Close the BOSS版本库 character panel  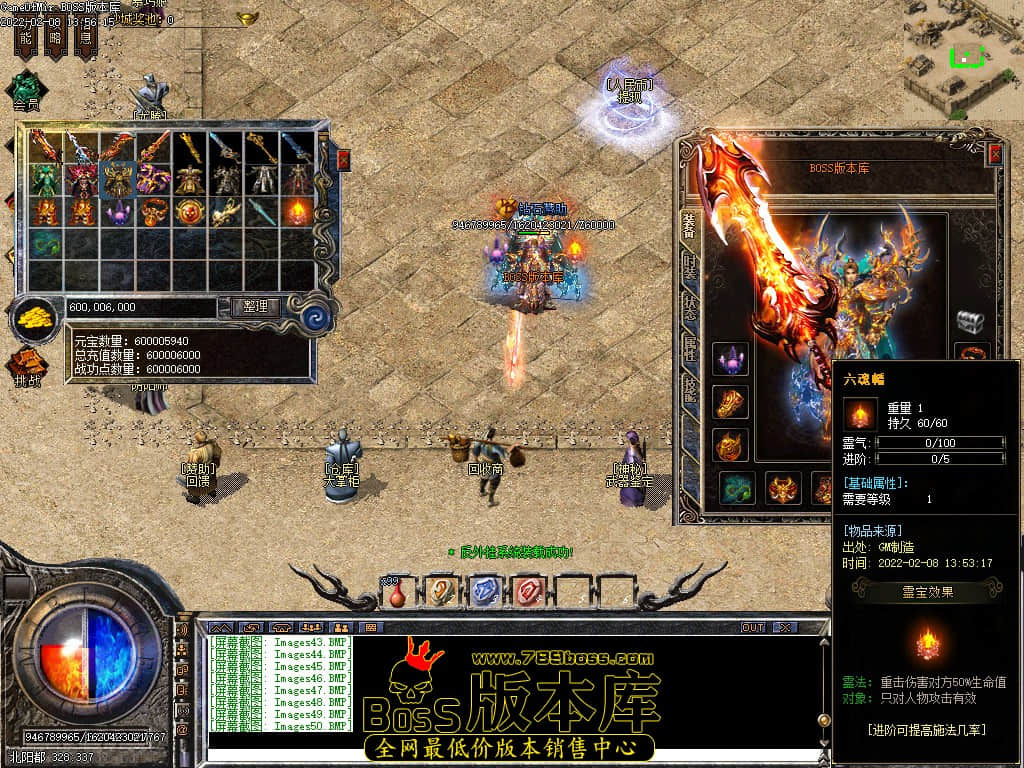994,154
